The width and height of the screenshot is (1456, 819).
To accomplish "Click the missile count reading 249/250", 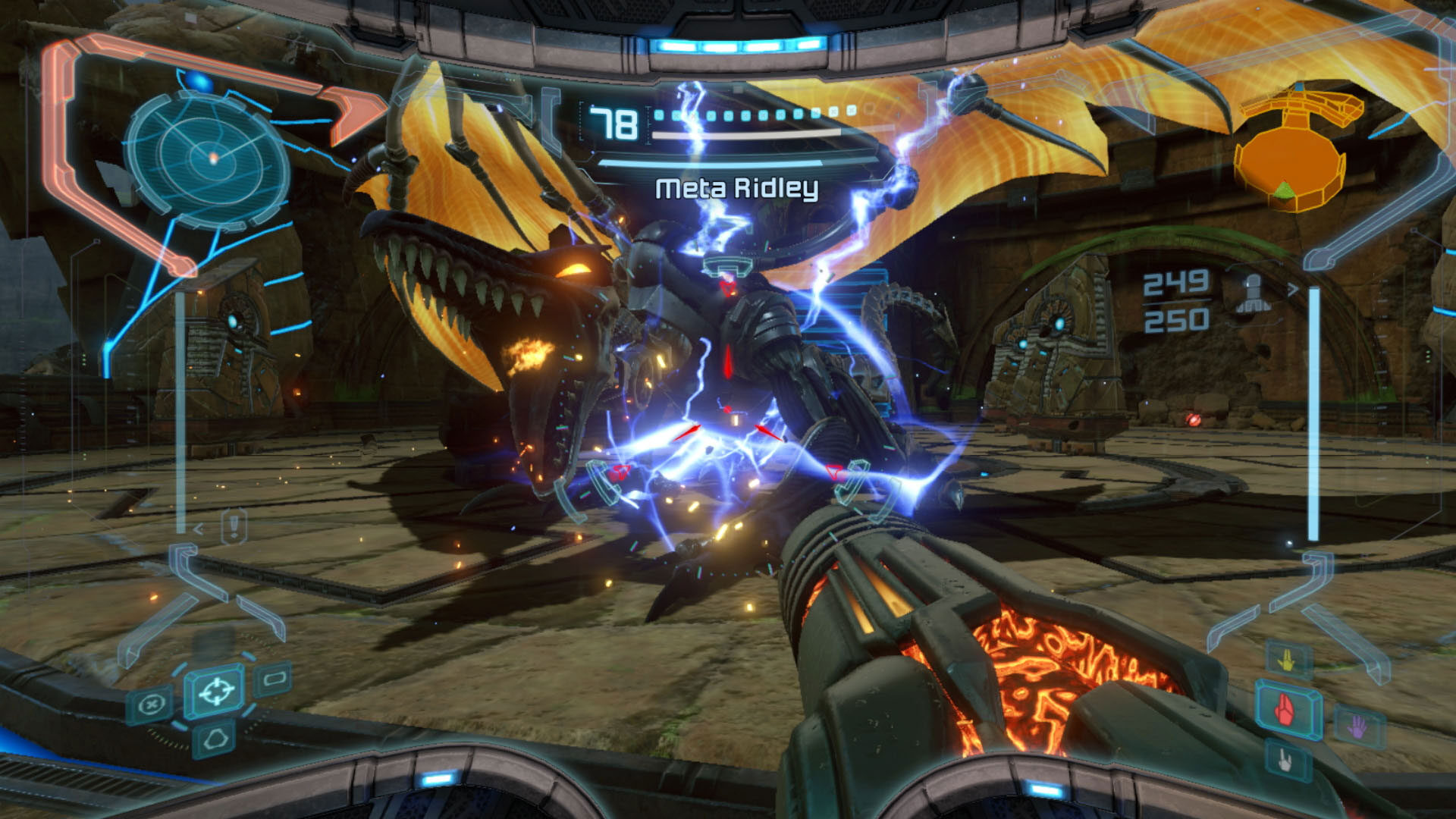I will [x=1175, y=300].
